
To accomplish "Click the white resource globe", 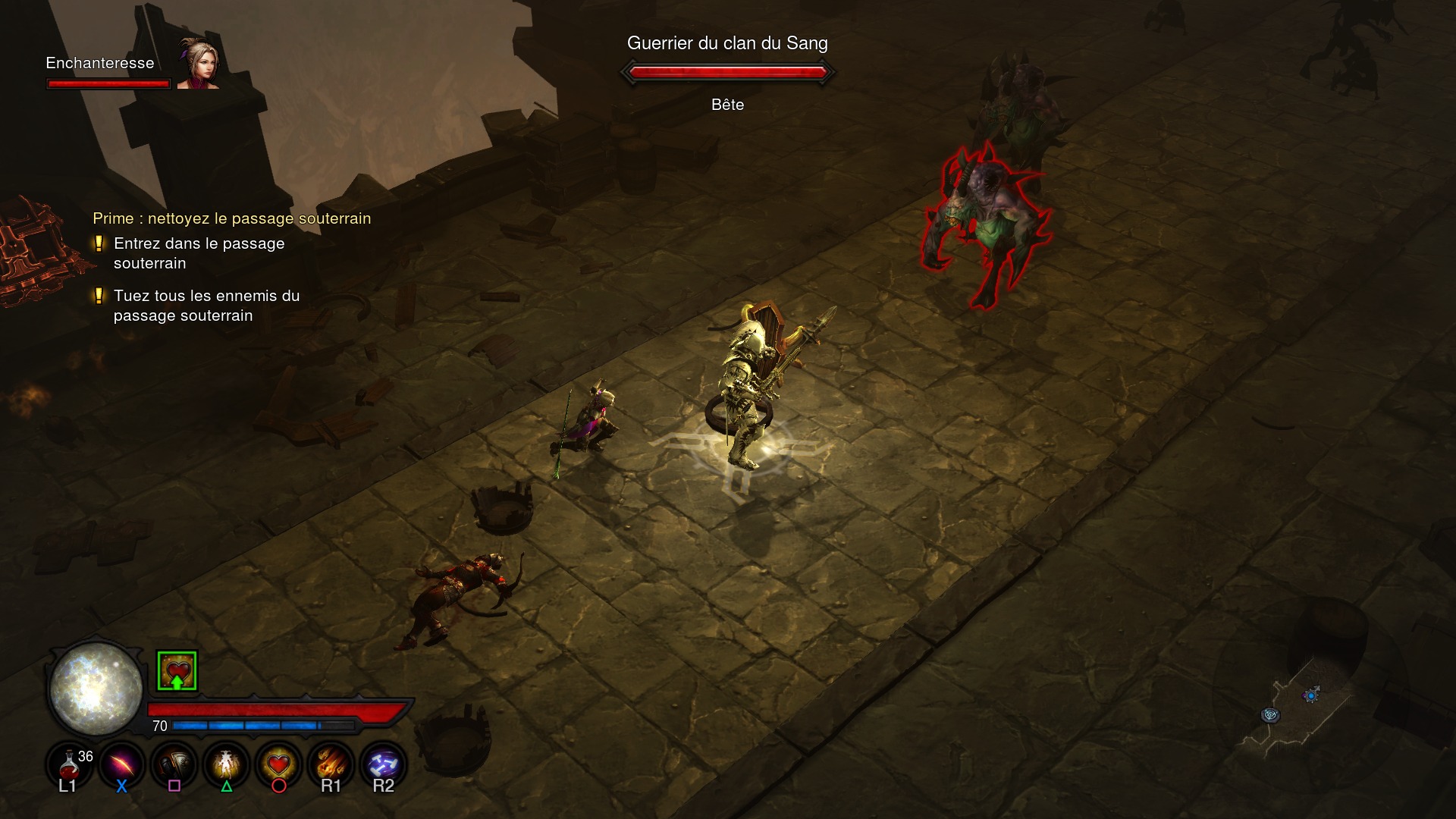I will tap(96, 689).
